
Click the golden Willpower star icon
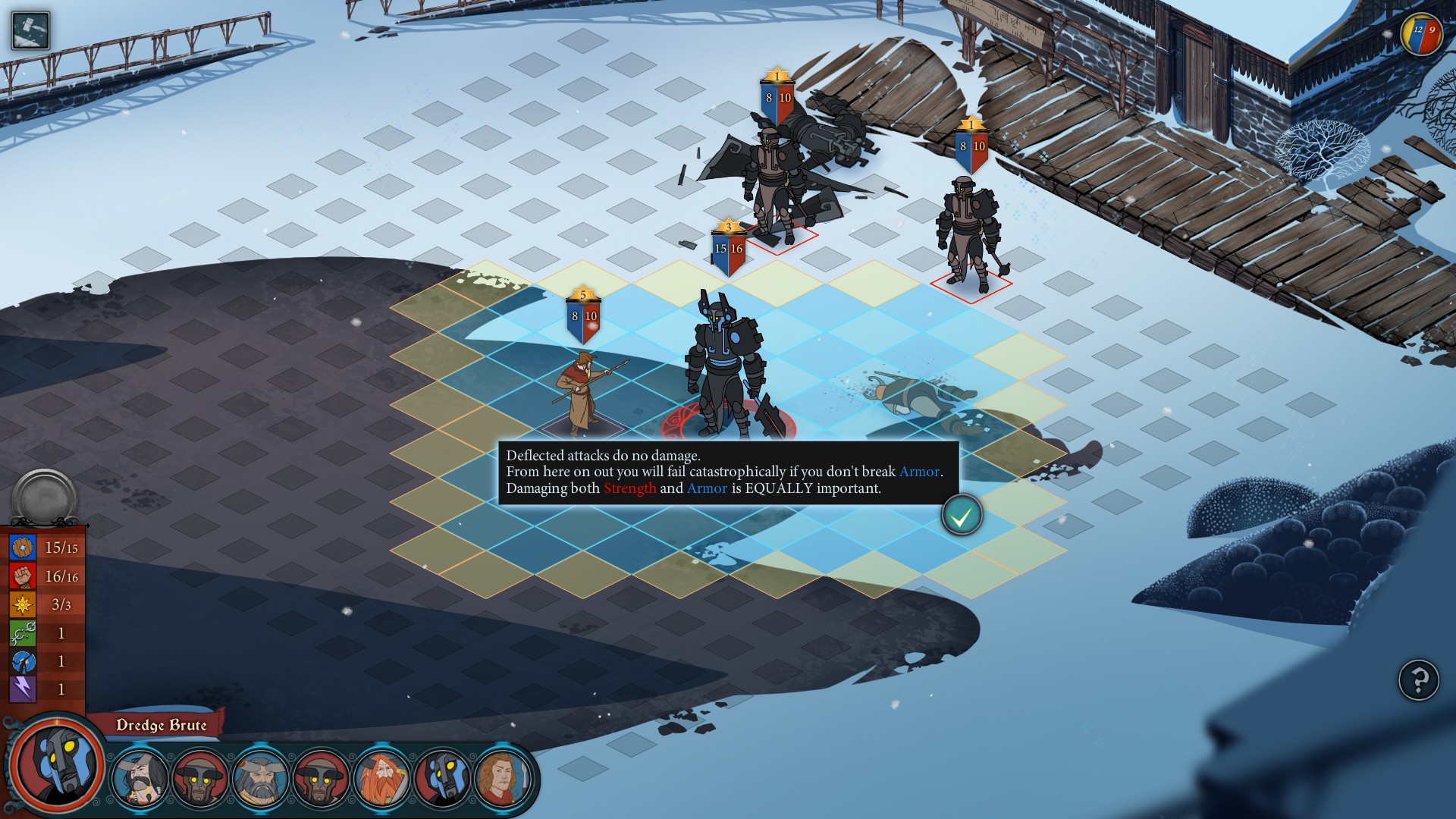[x=23, y=604]
